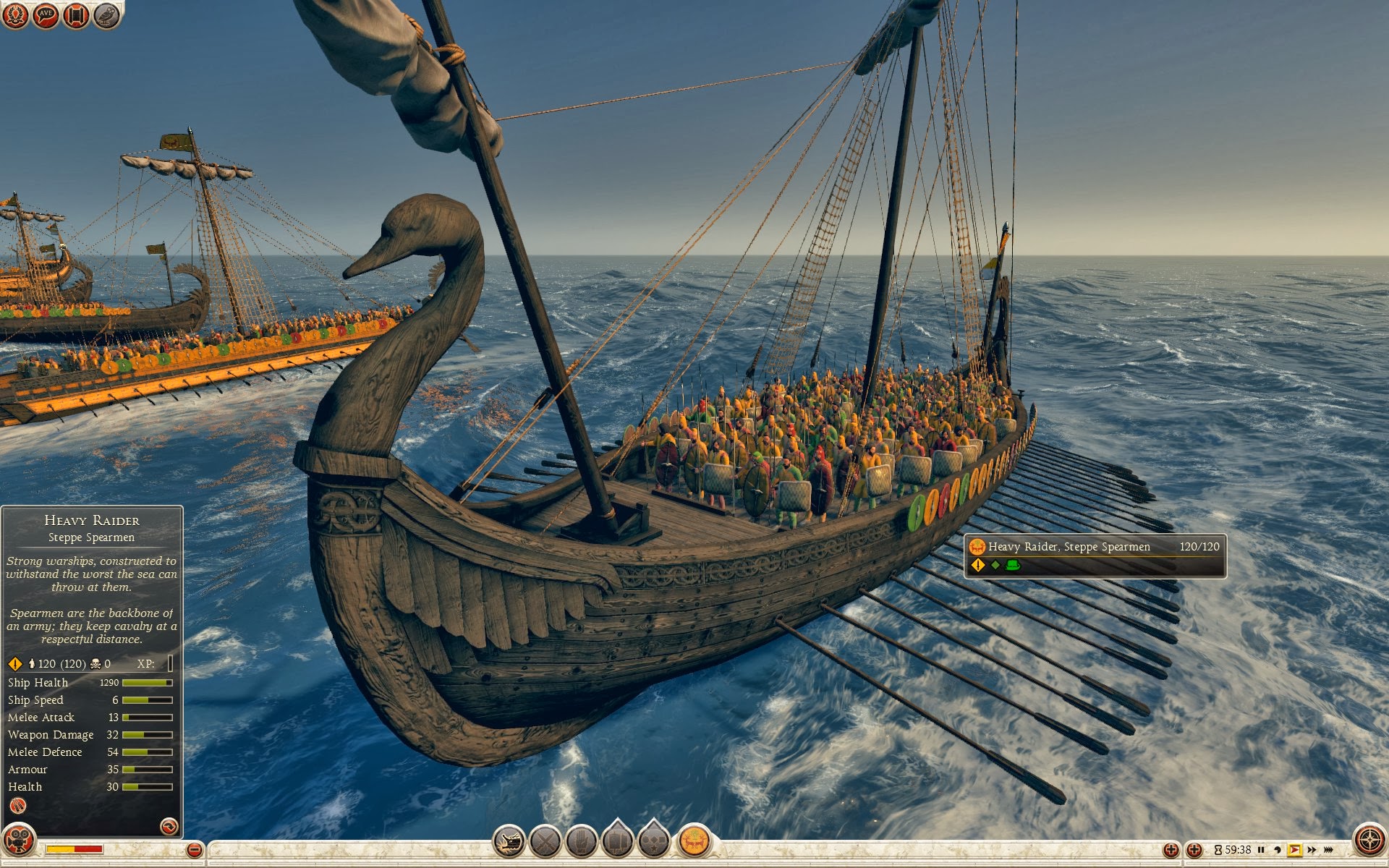
Task: Click the red minus button
Action: (194, 850)
